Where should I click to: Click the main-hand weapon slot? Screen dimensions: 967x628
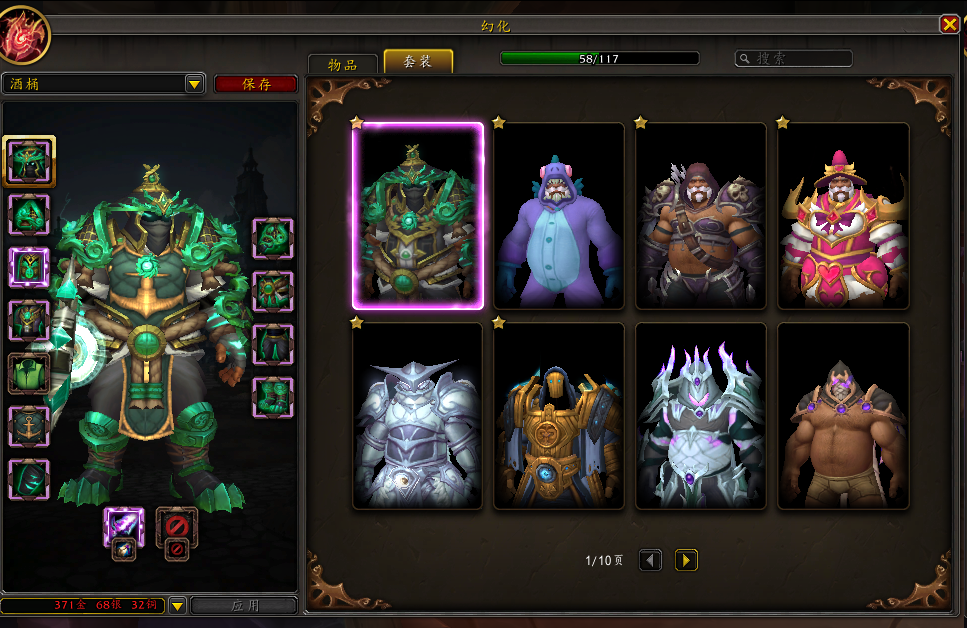click(124, 526)
